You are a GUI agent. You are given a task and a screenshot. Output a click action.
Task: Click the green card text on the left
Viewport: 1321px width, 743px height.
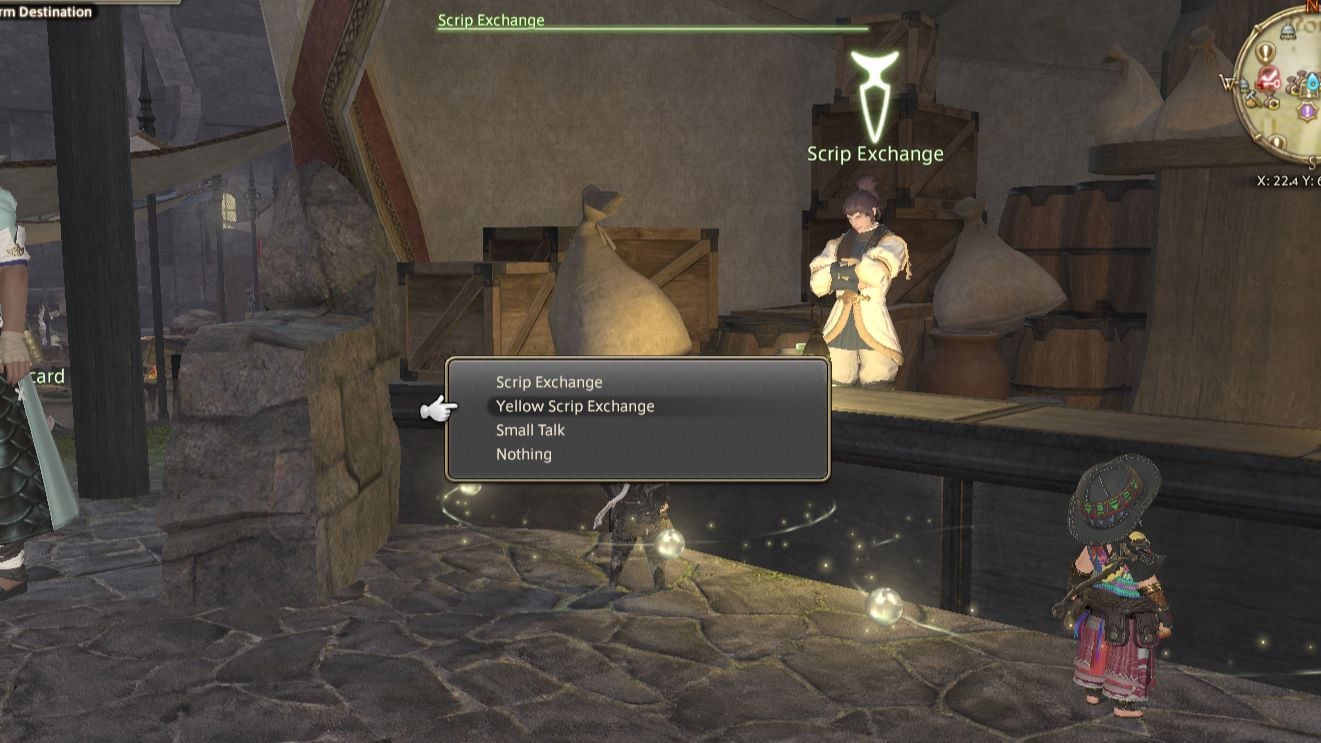[x=48, y=377]
